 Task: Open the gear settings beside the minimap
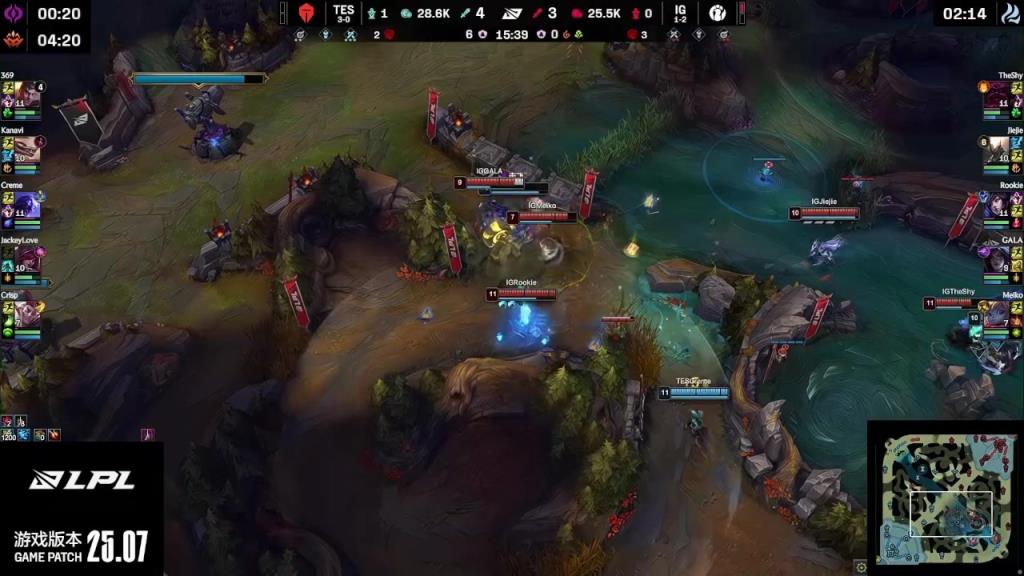click(861, 568)
